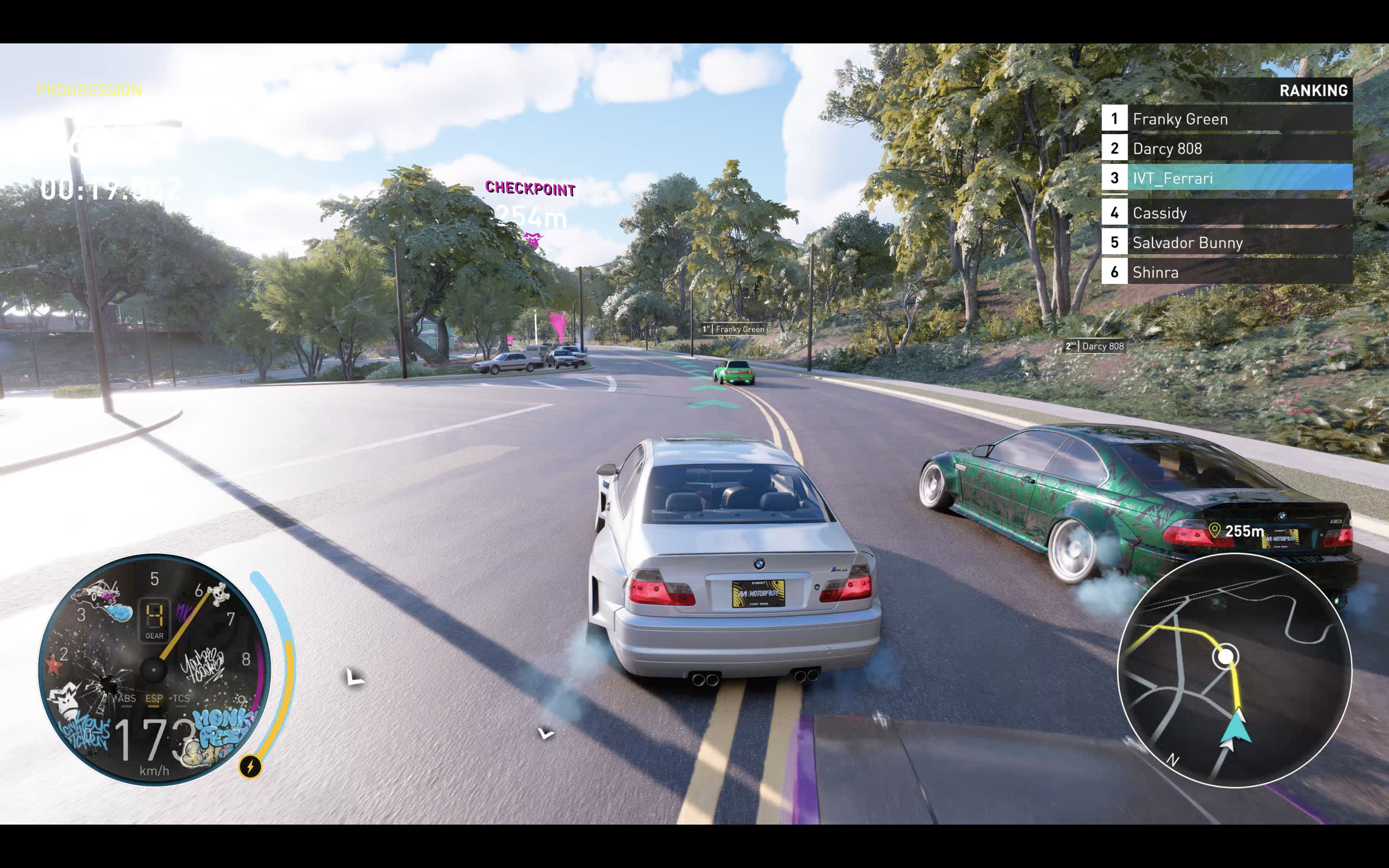Image resolution: width=1389 pixels, height=868 pixels.
Task: Select the Darcy 808 floating name tag
Action: (1095, 346)
